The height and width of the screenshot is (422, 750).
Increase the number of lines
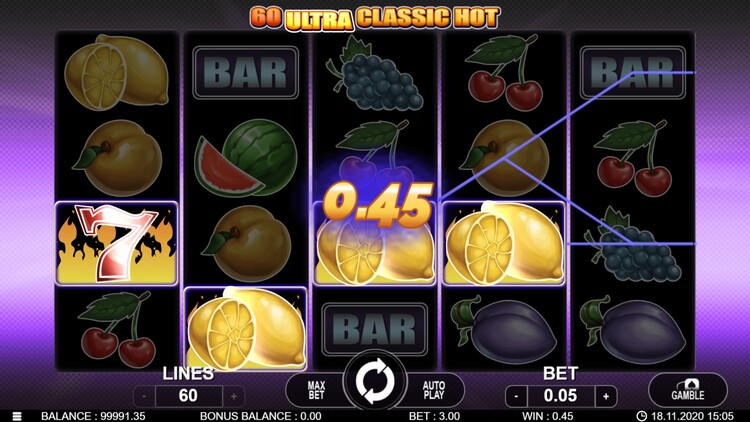pyautogui.click(x=234, y=396)
